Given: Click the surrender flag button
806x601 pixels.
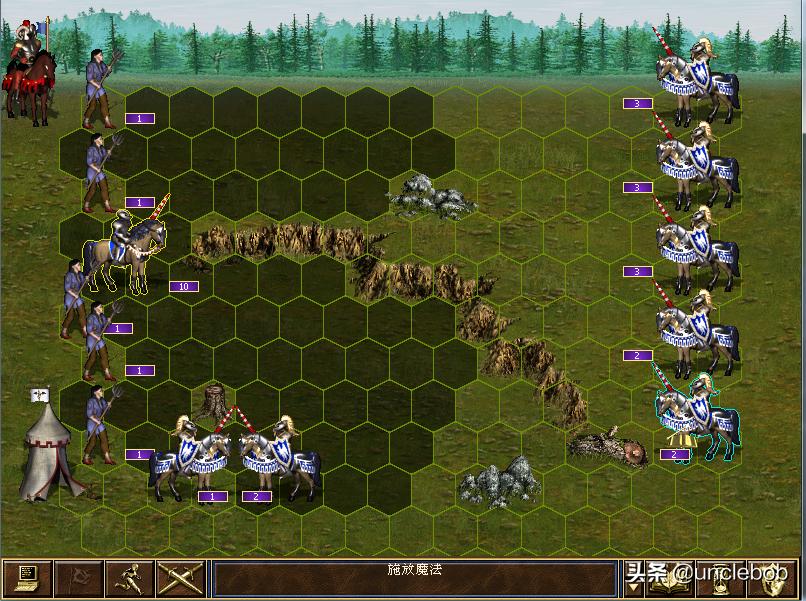Looking at the screenshot, I should coord(77,579).
